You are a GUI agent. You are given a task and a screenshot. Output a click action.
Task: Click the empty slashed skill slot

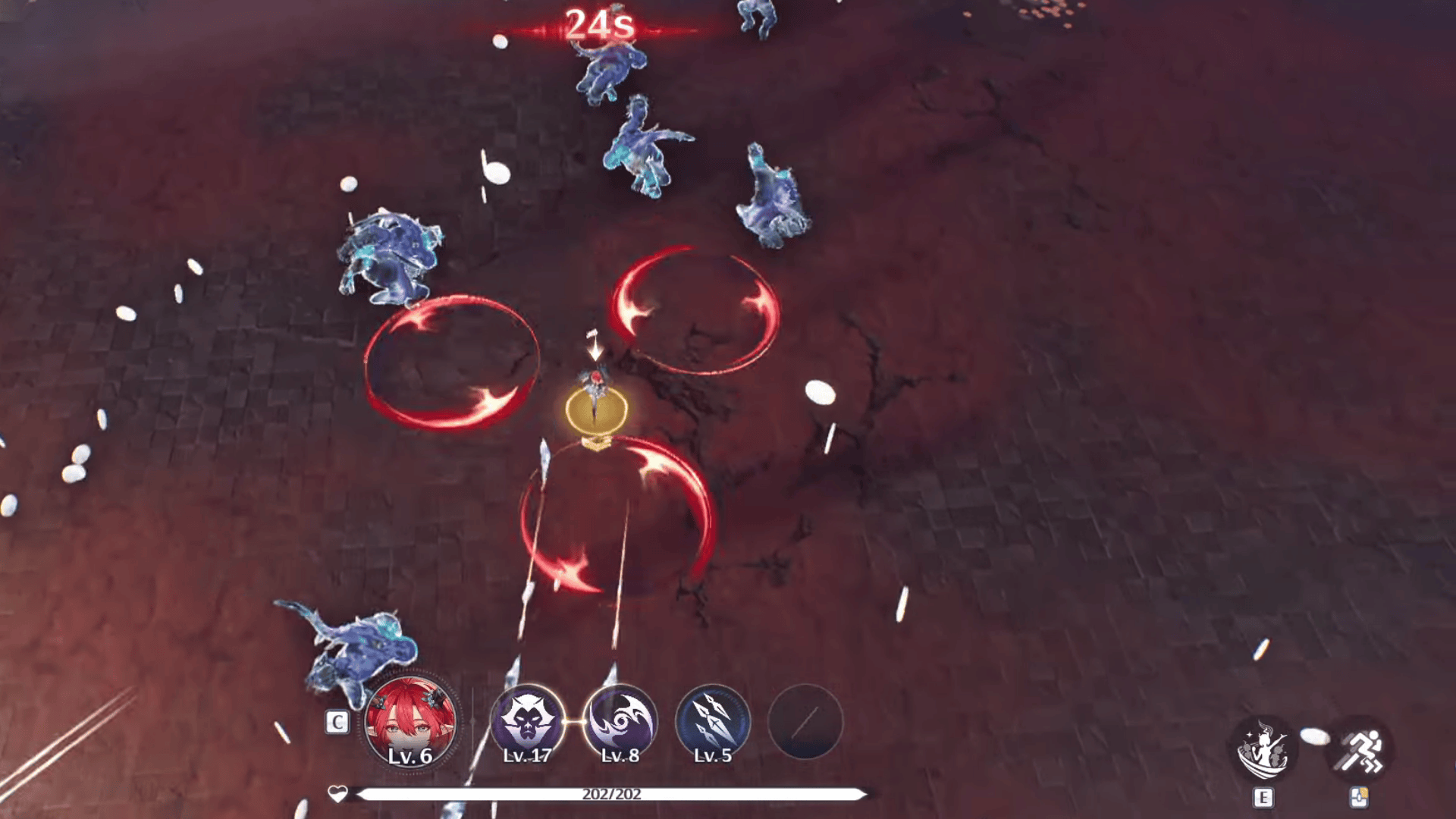click(x=805, y=723)
